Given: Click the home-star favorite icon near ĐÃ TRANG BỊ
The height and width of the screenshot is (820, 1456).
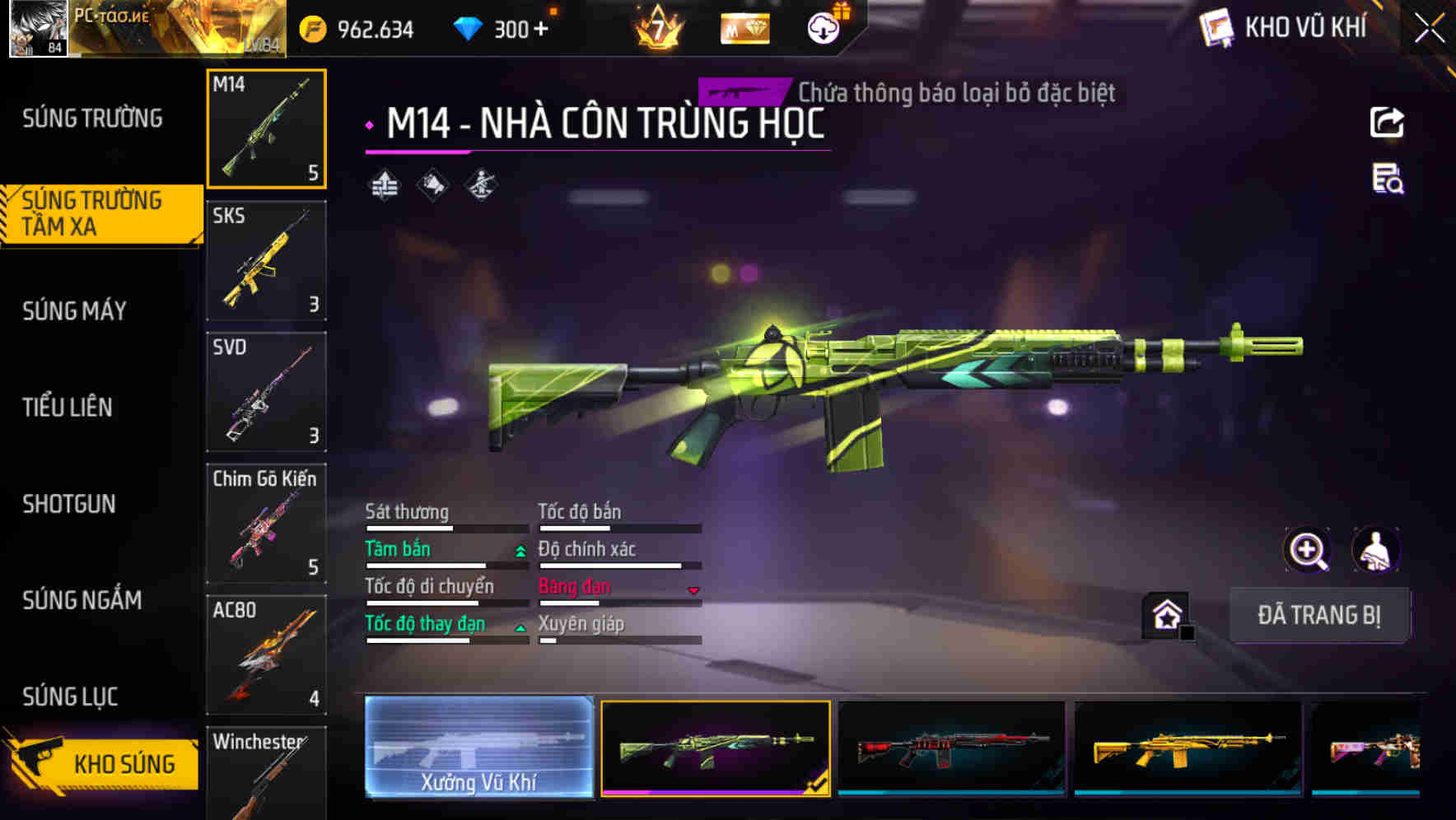Looking at the screenshot, I should click(x=1164, y=614).
